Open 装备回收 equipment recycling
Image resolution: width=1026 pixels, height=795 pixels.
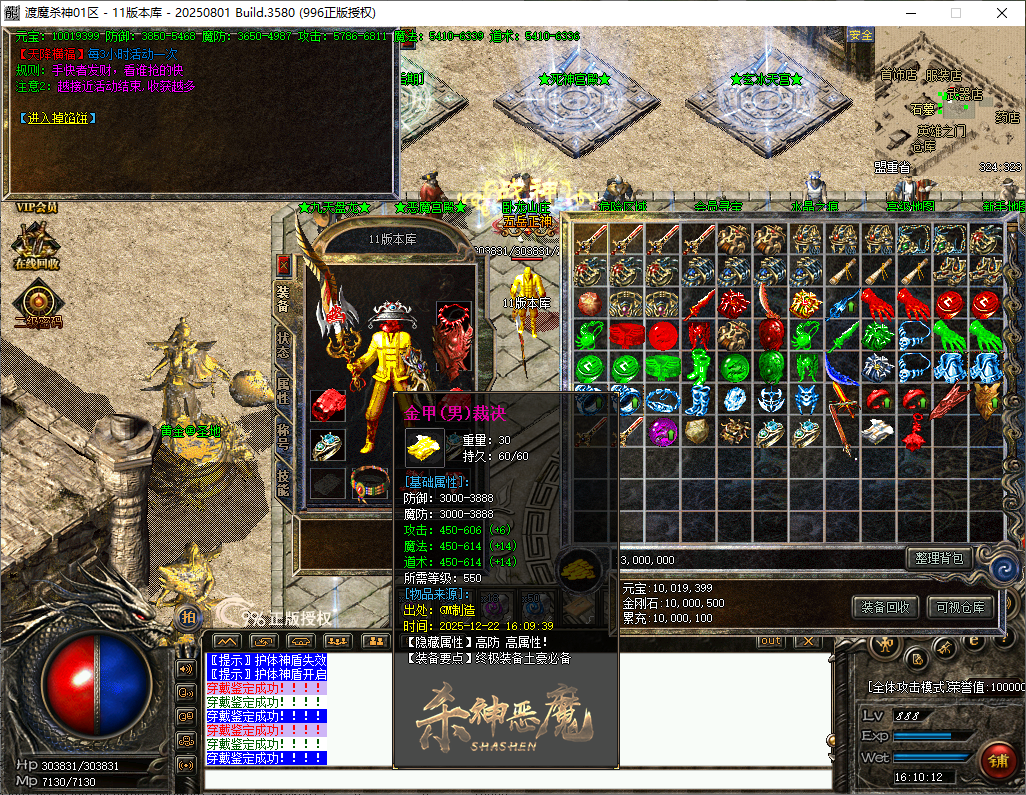[x=885, y=606]
